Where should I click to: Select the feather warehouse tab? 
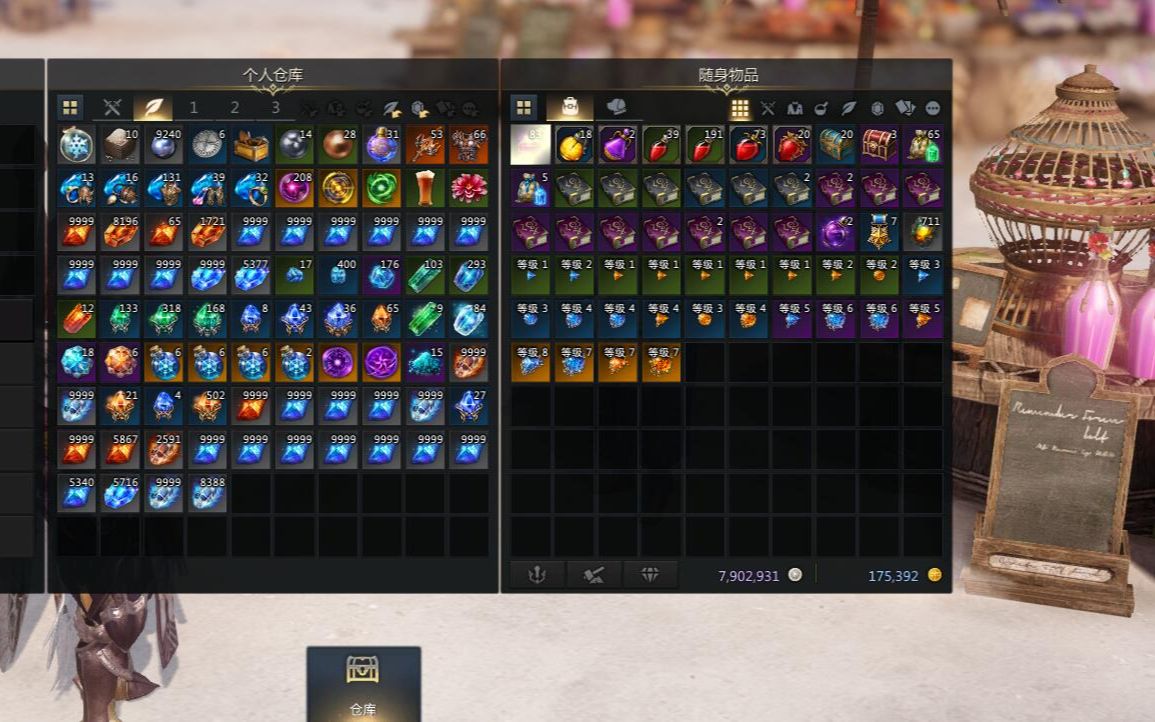[153, 108]
